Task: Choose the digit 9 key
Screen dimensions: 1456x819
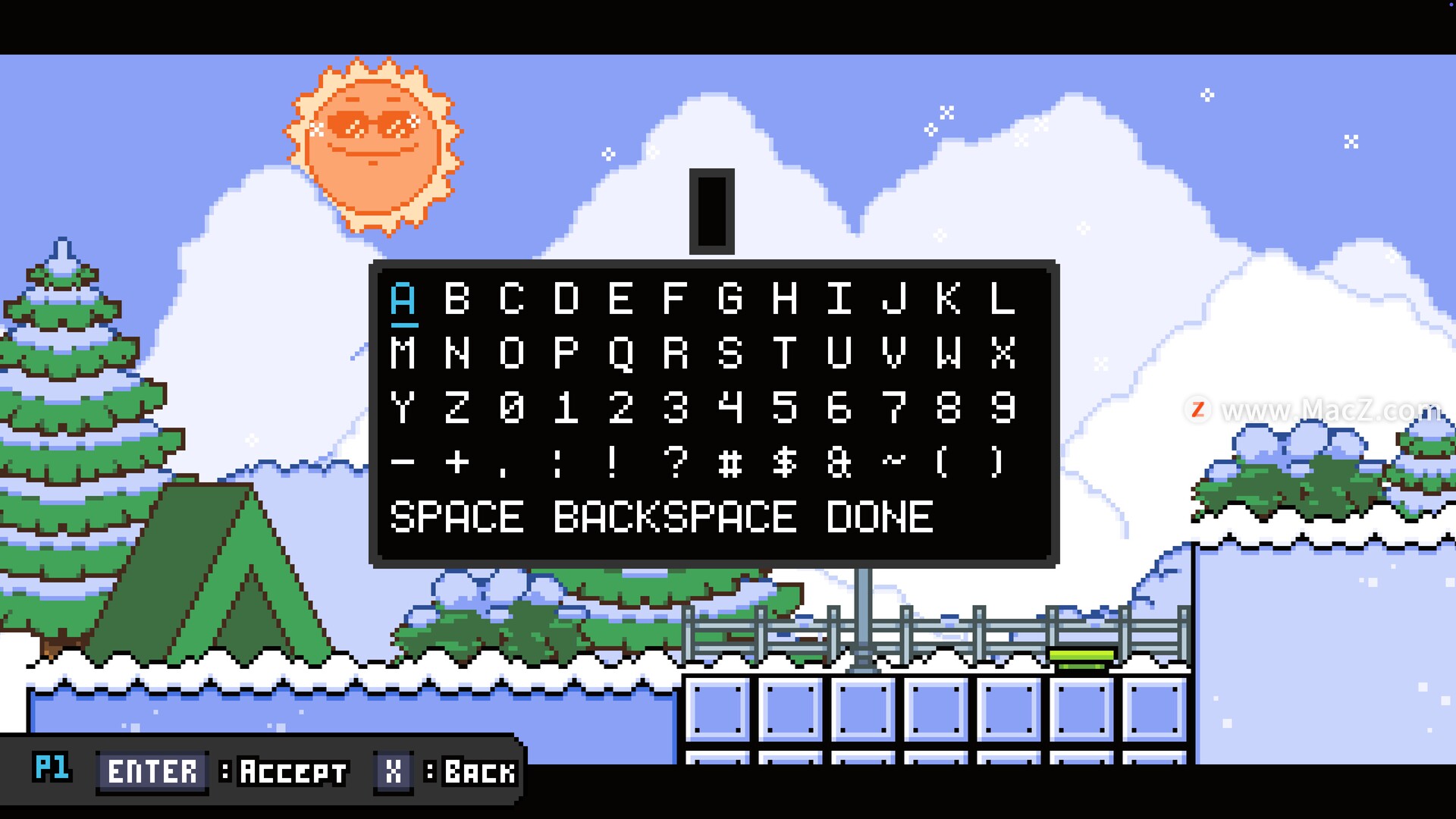Action: point(1003,408)
